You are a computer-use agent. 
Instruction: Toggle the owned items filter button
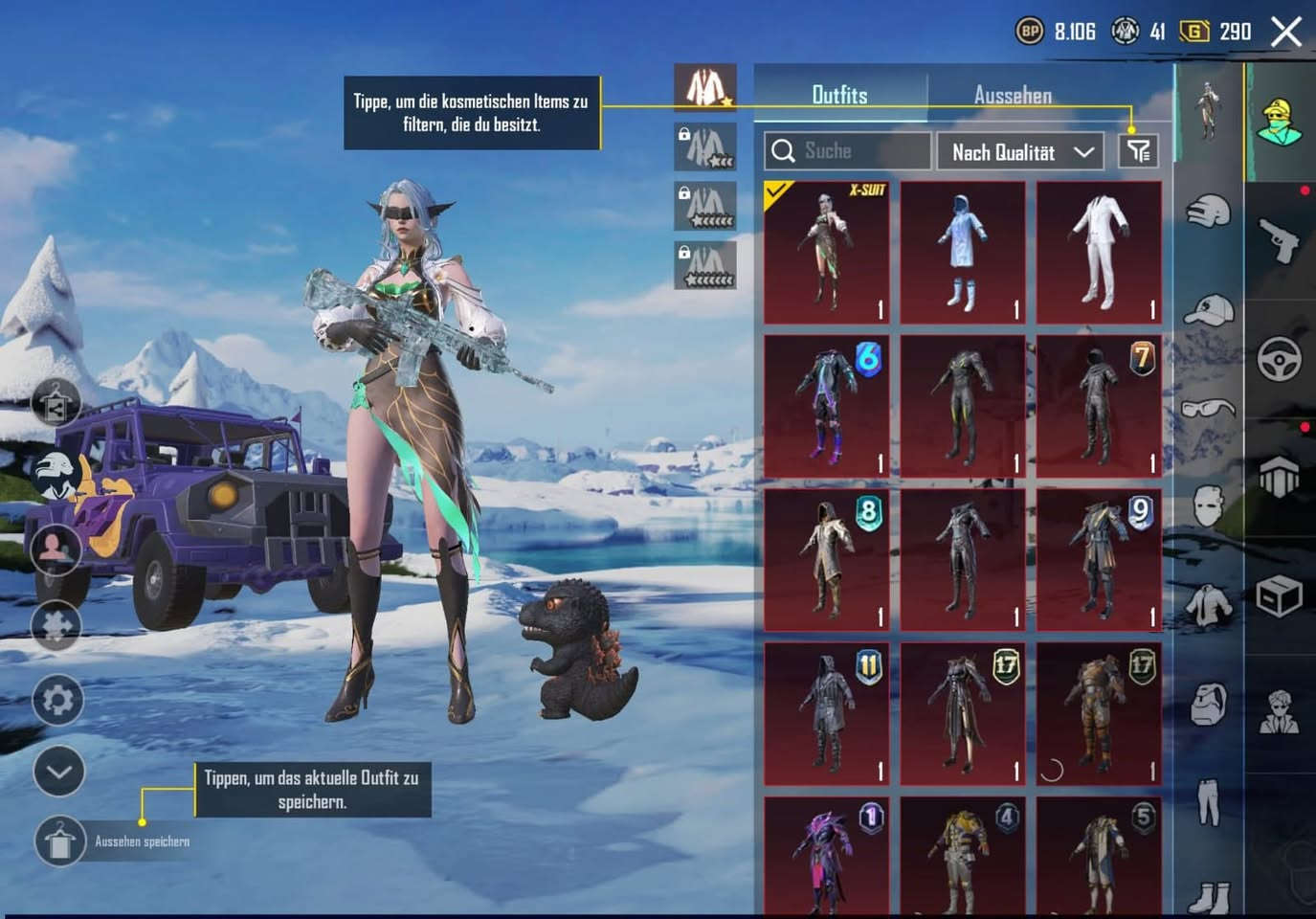pyautogui.click(x=1138, y=151)
